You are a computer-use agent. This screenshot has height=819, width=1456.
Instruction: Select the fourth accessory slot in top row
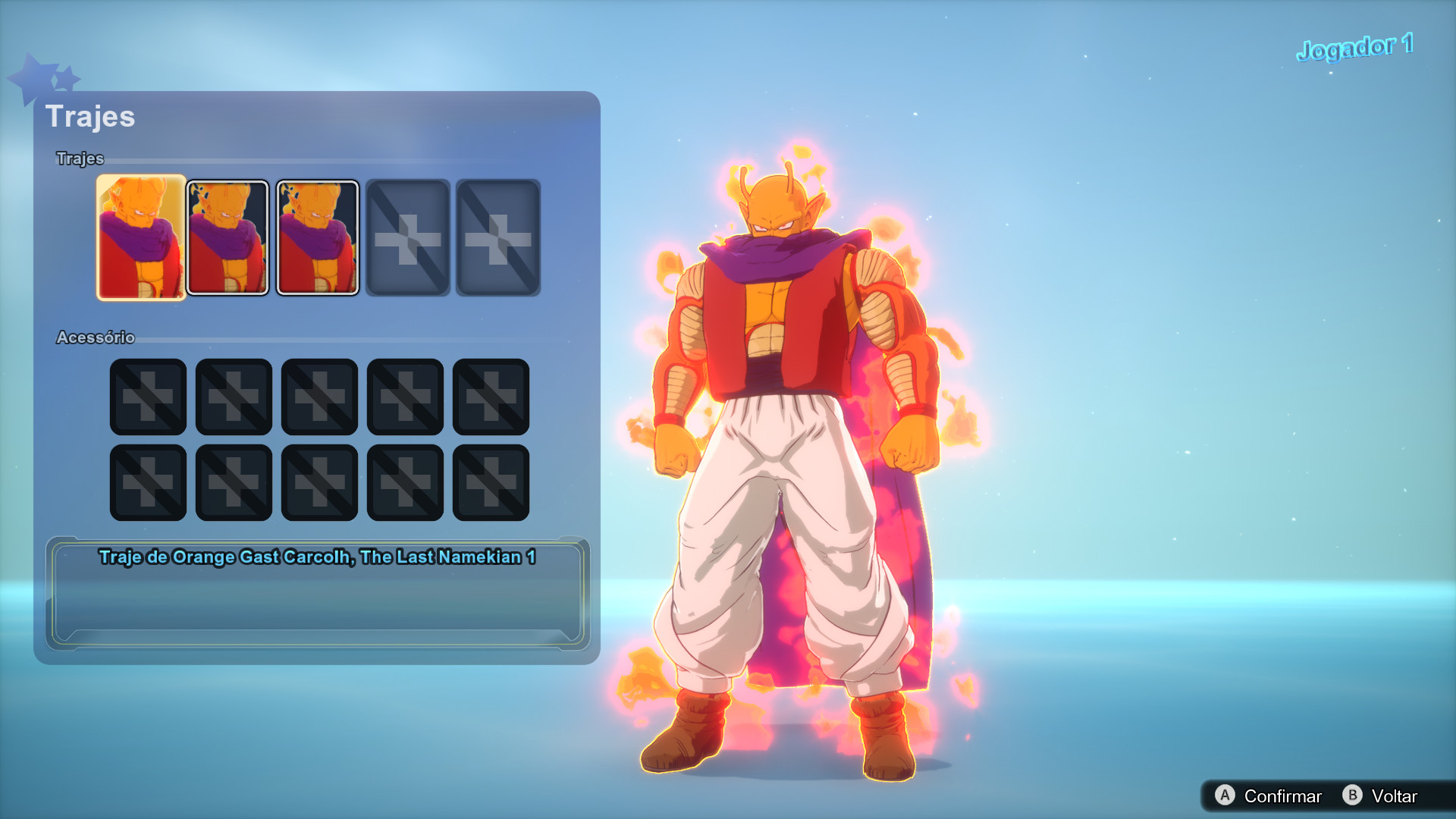(405, 397)
